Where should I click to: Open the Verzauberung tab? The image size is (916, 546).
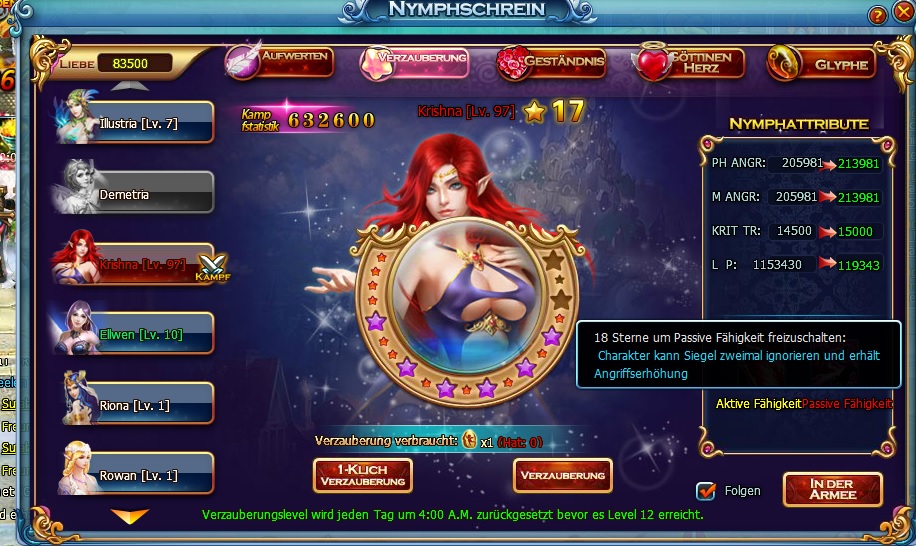click(416, 62)
